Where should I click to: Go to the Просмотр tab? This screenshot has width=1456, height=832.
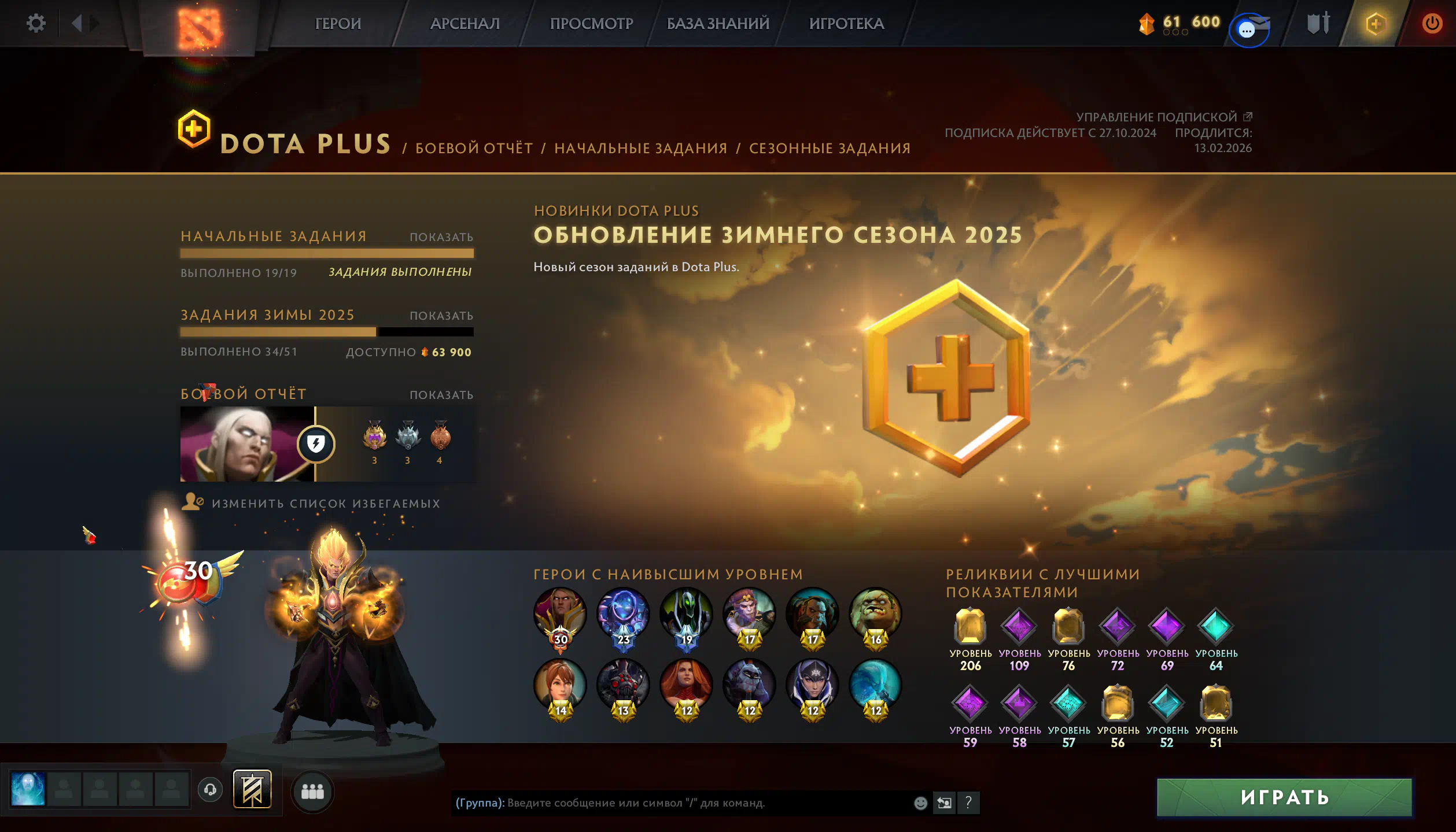[x=591, y=24]
